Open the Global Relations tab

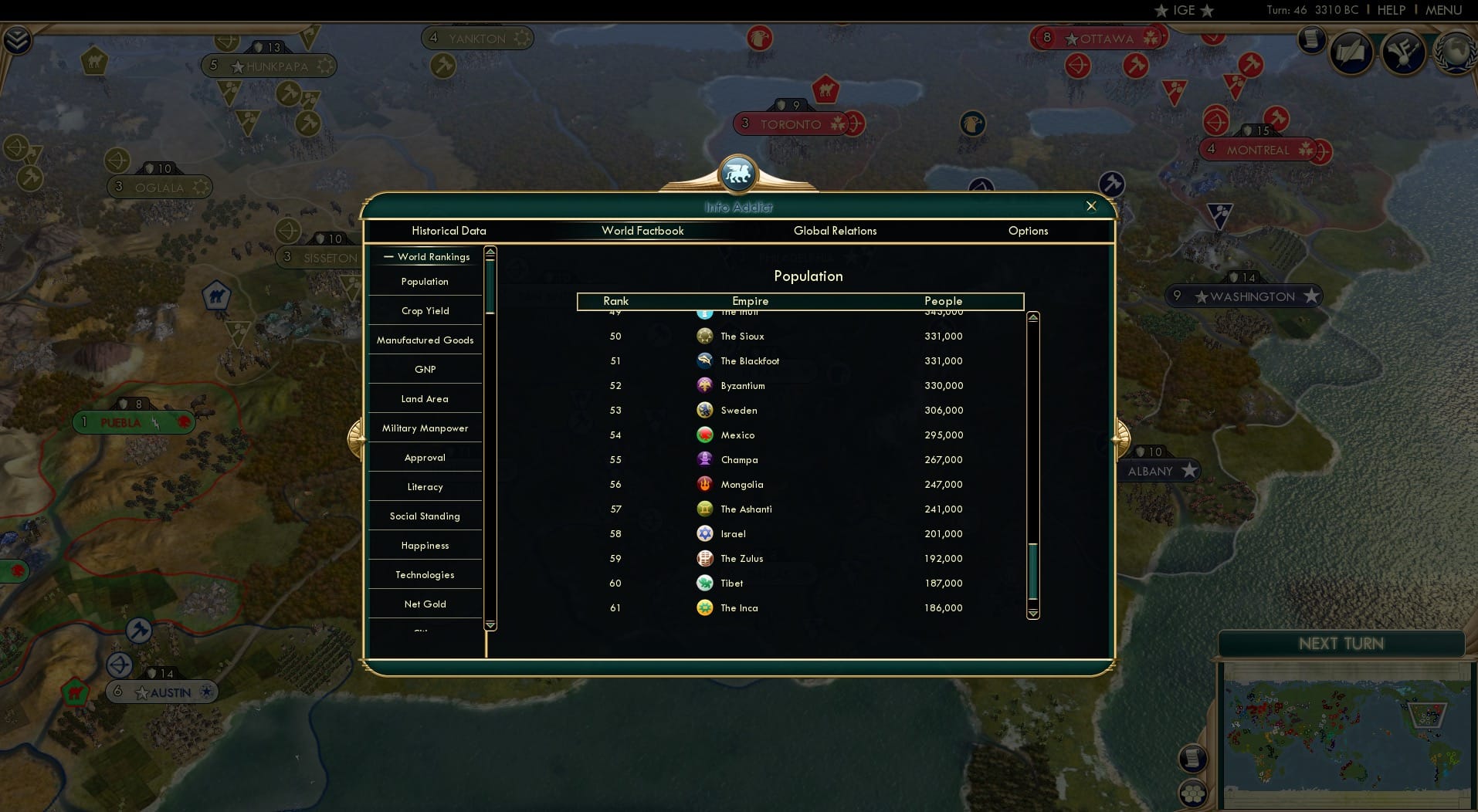pyautogui.click(x=836, y=231)
